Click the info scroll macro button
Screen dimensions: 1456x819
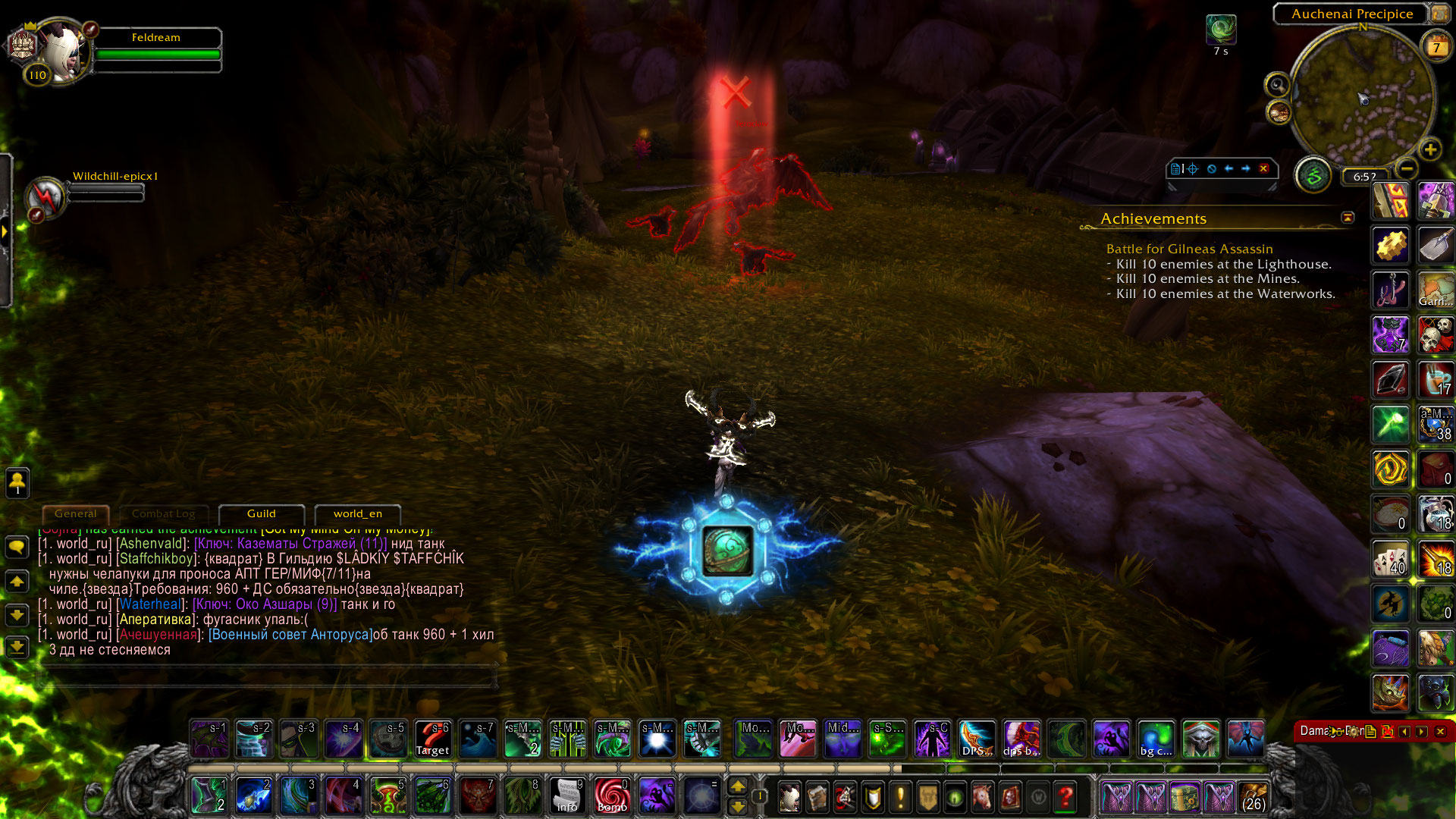coord(567,796)
